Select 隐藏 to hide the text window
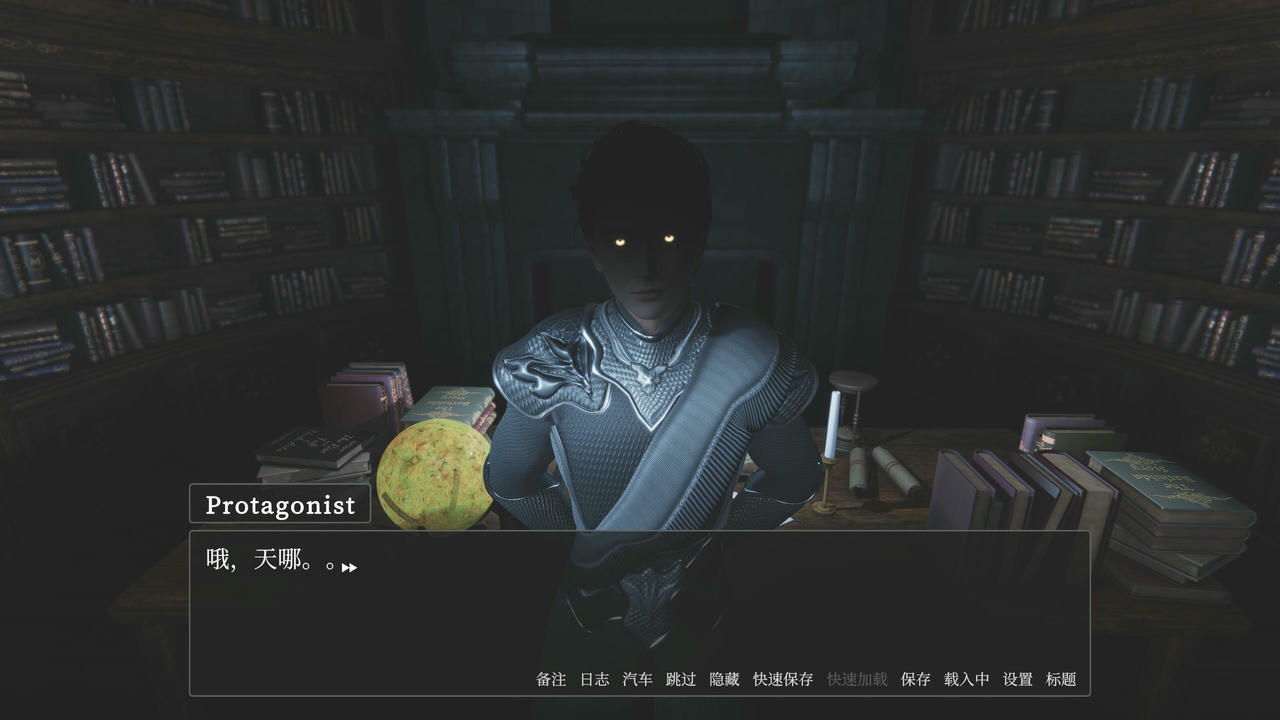Image resolution: width=1280 pixels, height=720 pixels. pos(723,678)
